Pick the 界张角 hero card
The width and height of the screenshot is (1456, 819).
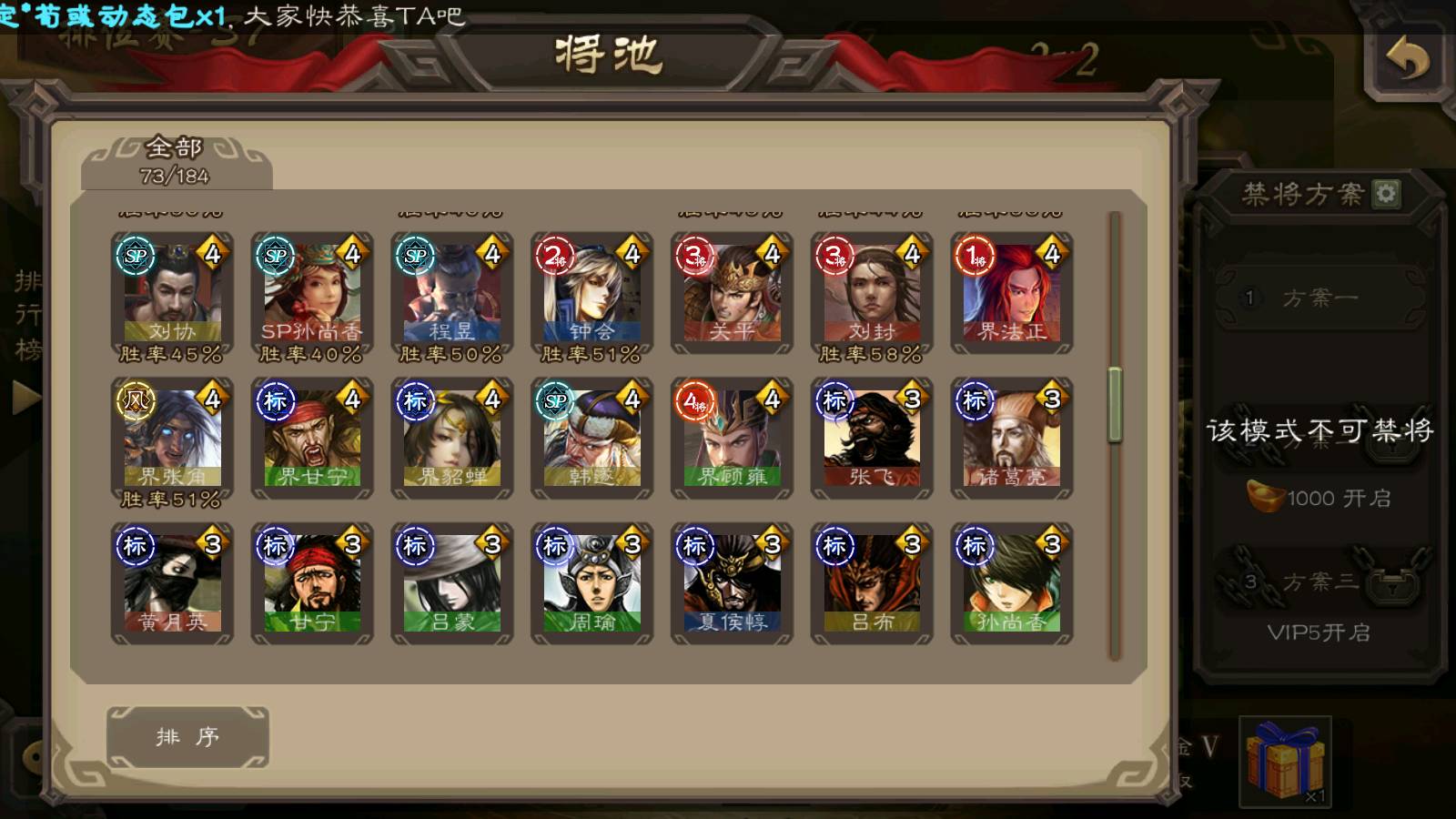click(172, 439)
